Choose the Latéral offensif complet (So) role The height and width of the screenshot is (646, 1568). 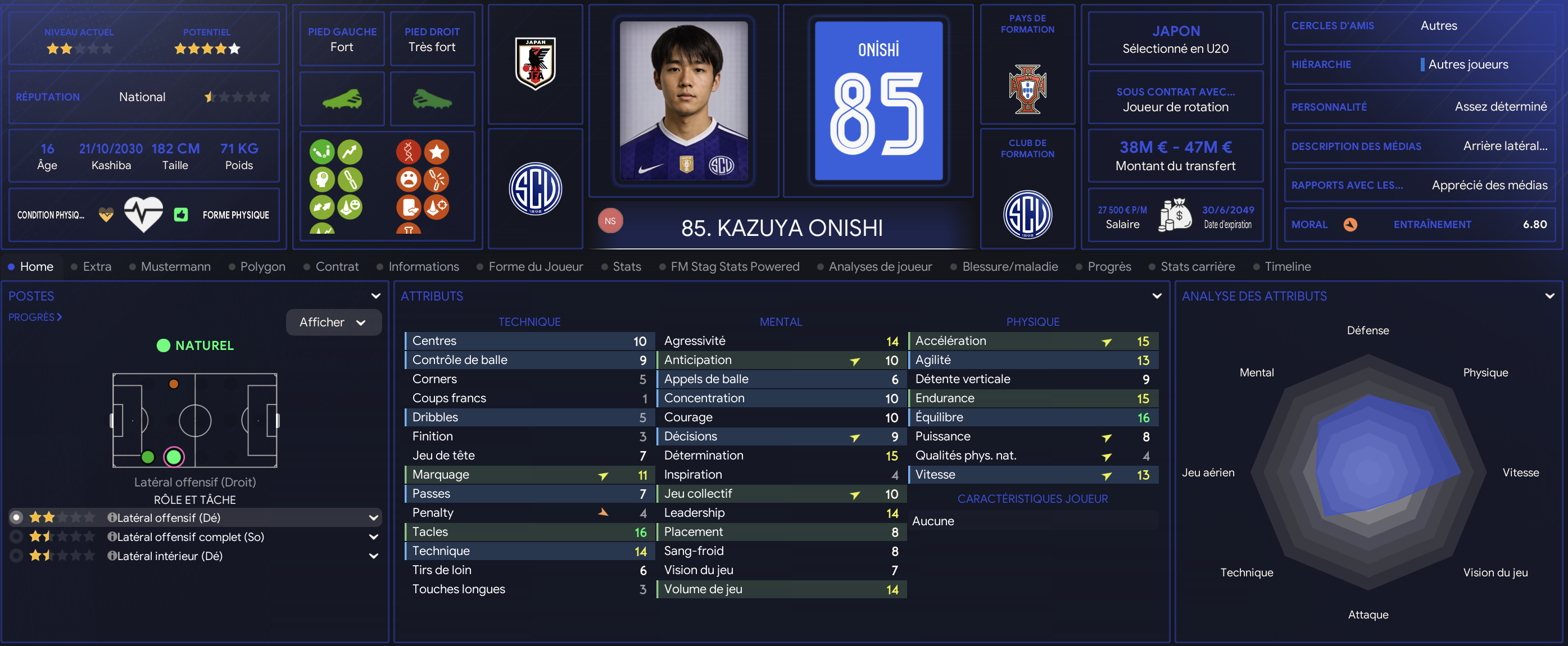click(x=190, y=536)
